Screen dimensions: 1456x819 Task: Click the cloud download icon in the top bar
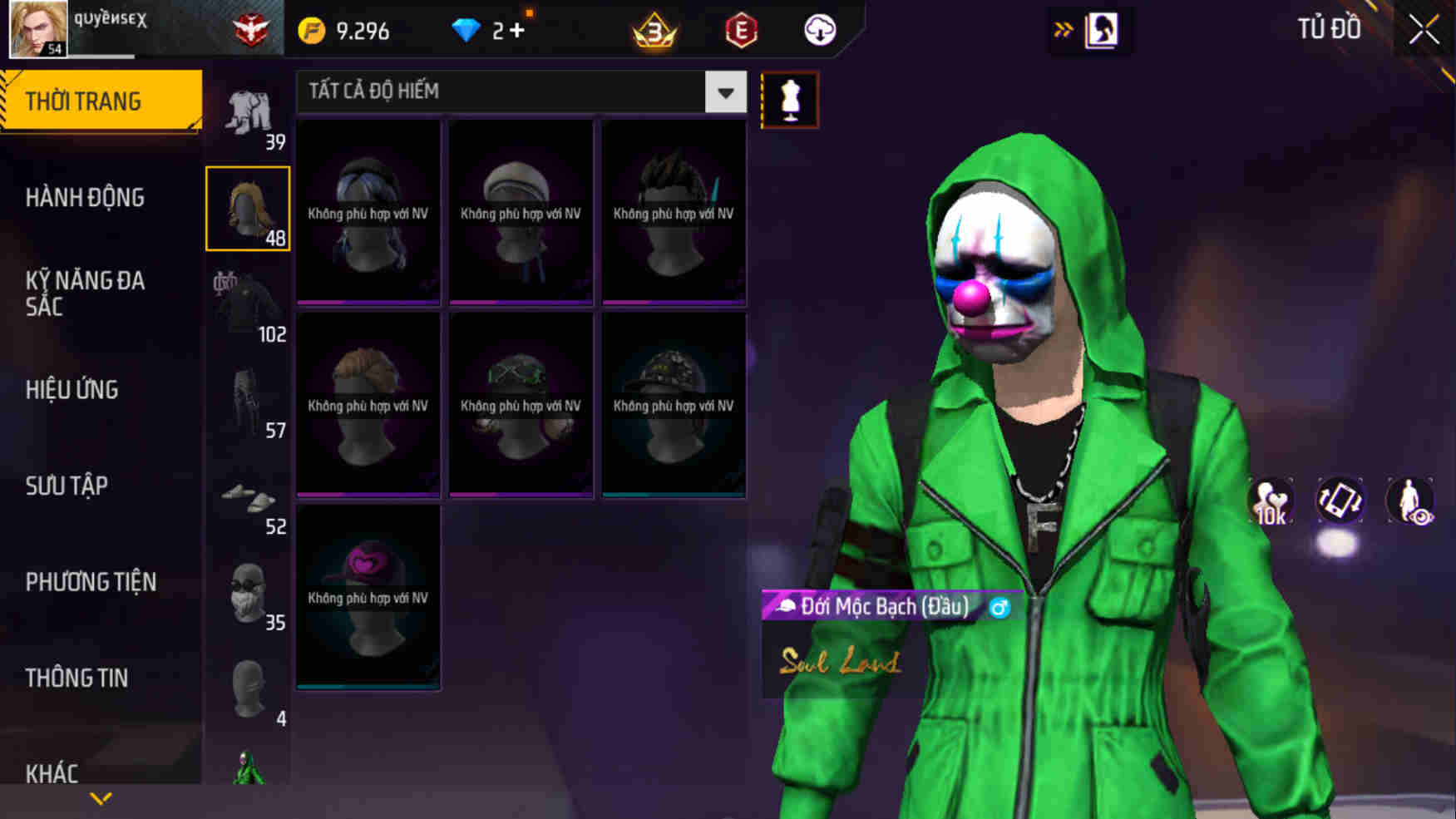(x=819, y=31)
